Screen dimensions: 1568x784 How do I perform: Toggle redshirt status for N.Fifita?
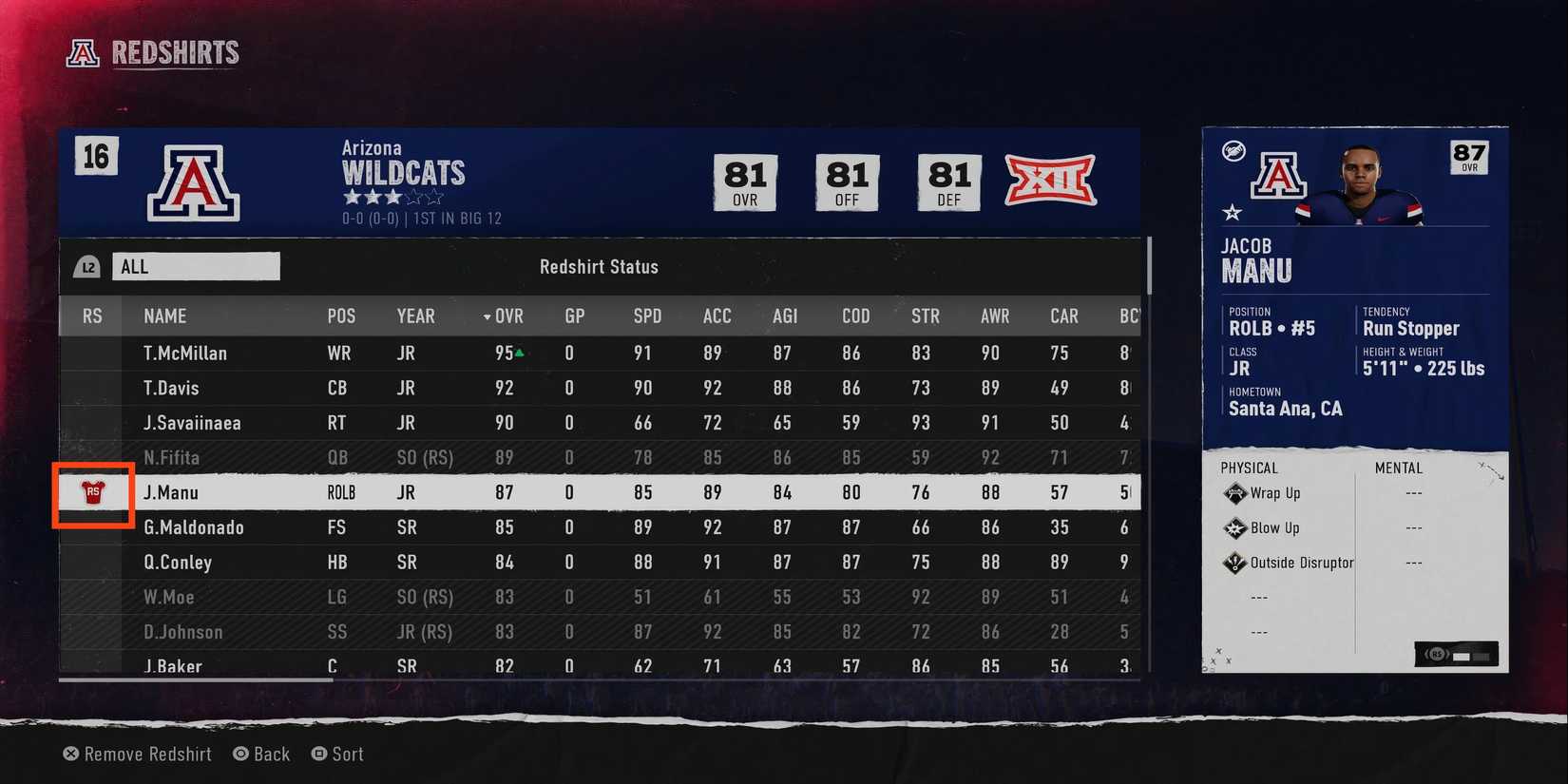90,457
